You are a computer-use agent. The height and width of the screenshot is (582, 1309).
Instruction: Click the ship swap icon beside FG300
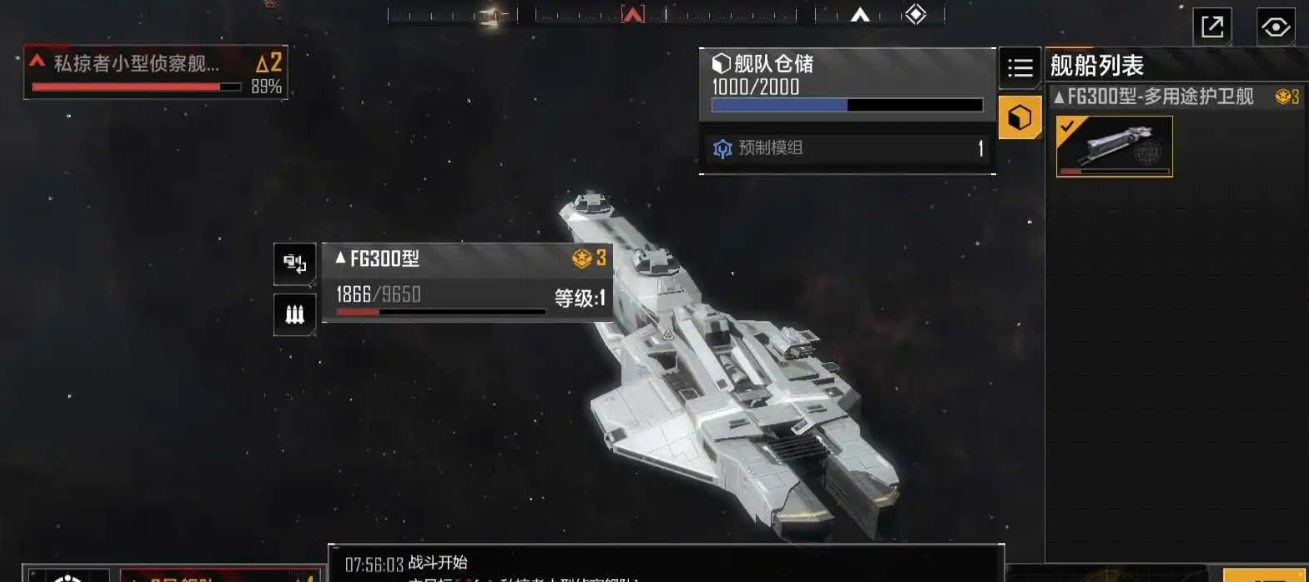click(295, 264)
